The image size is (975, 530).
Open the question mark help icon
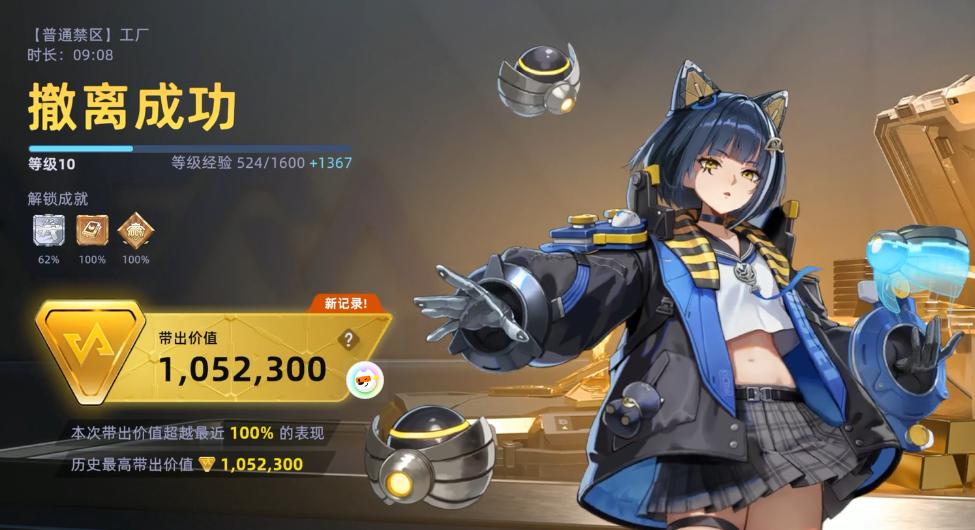[348, 340]
